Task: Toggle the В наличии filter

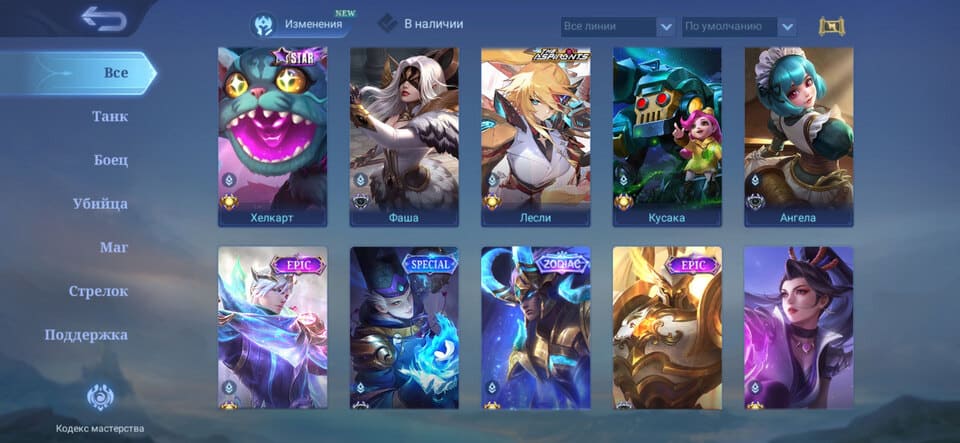Action: pos(420,24)
